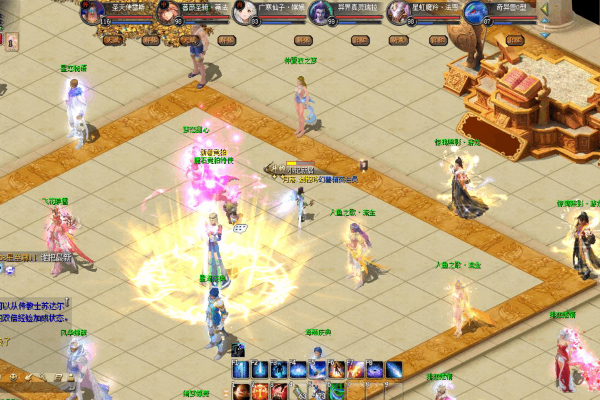
Task: Activate the blue comet skill after F8
Action: (394, 370)
